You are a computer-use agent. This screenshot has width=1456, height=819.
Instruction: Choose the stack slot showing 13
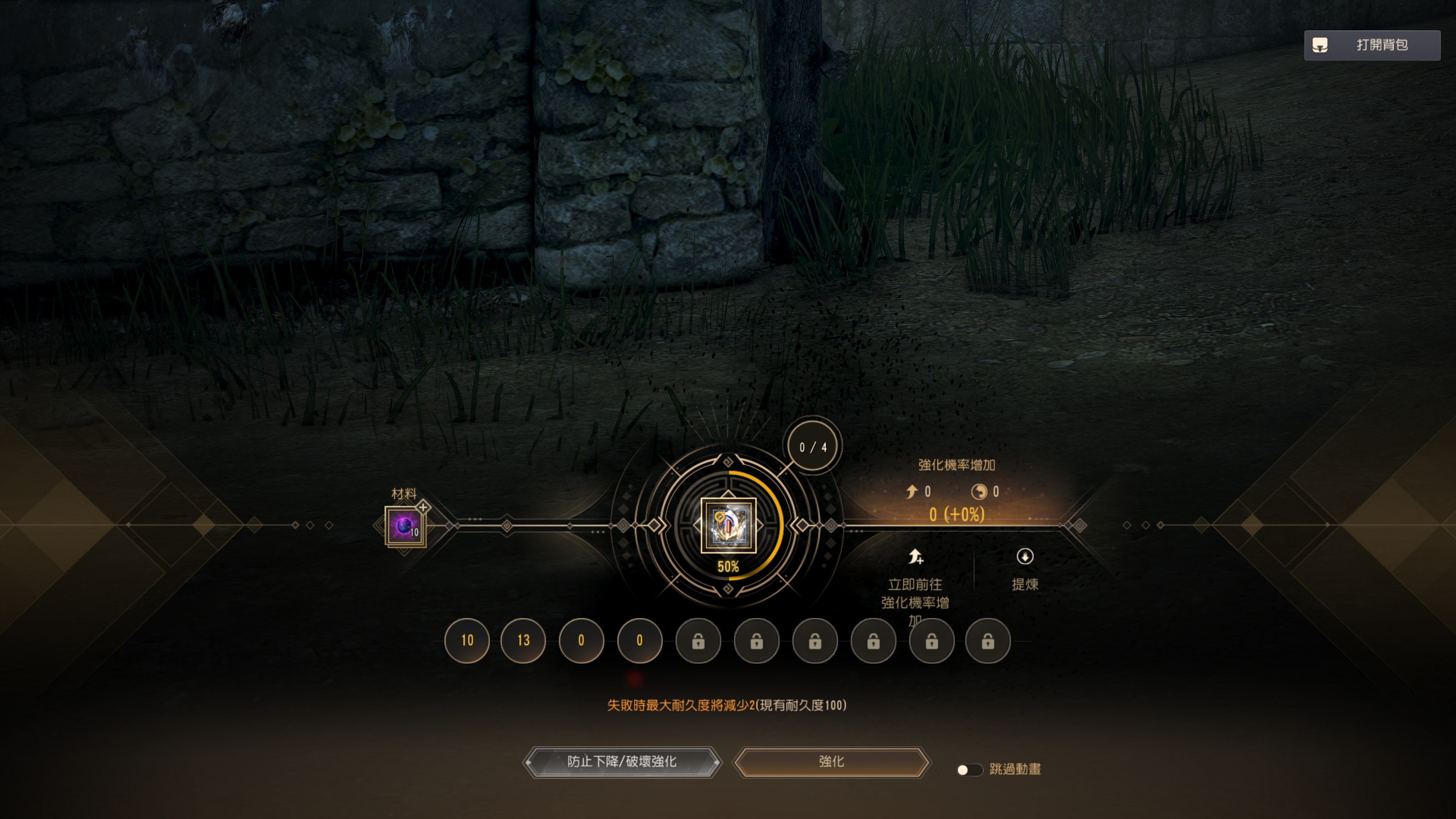tap(523, 640)
